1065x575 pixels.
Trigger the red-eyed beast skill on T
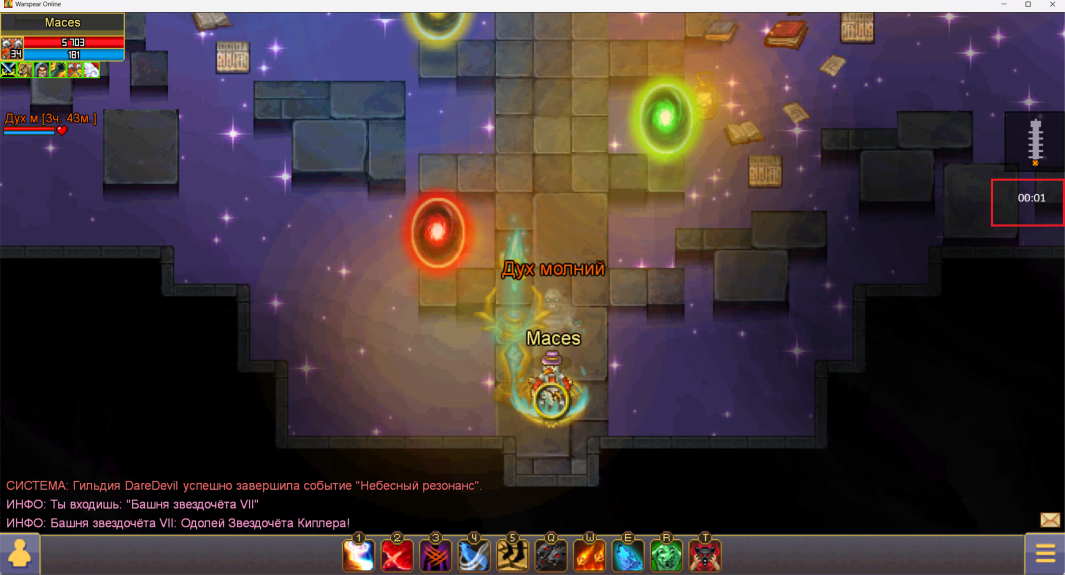[x=705, y=555]
